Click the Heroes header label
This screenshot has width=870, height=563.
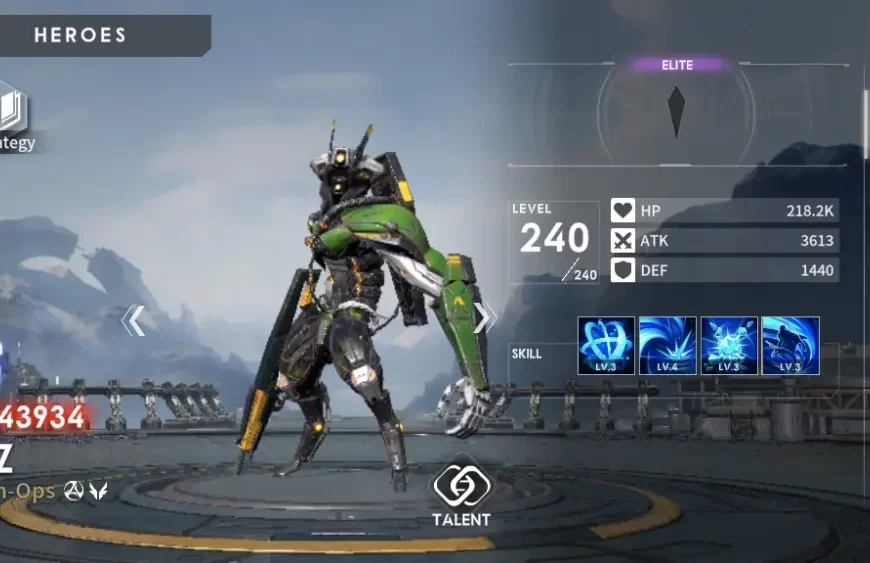tap(81, 35)
